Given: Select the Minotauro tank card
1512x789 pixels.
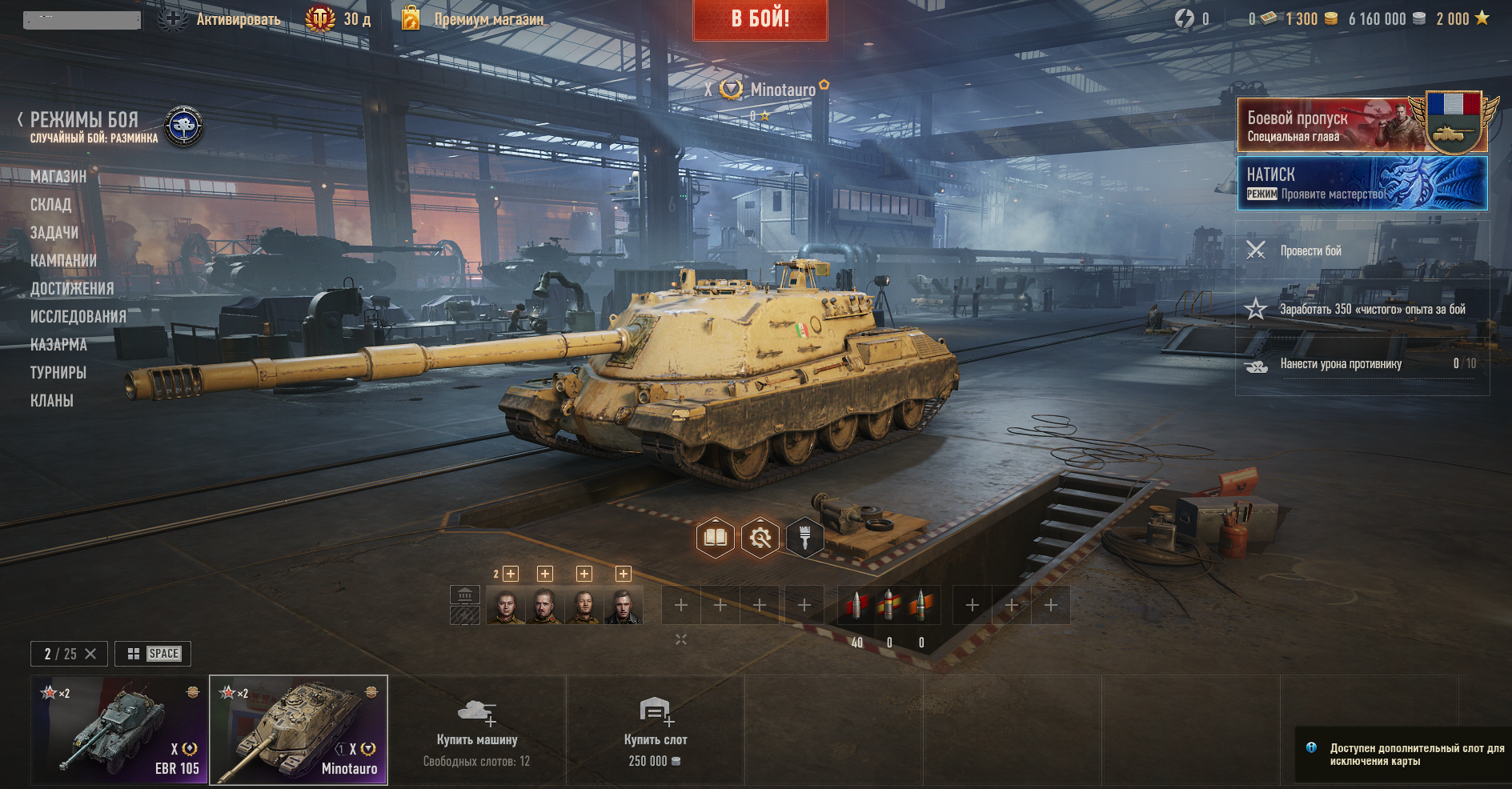Looking at the screenshot, I should pyautogui.click(x=299, y=730).
